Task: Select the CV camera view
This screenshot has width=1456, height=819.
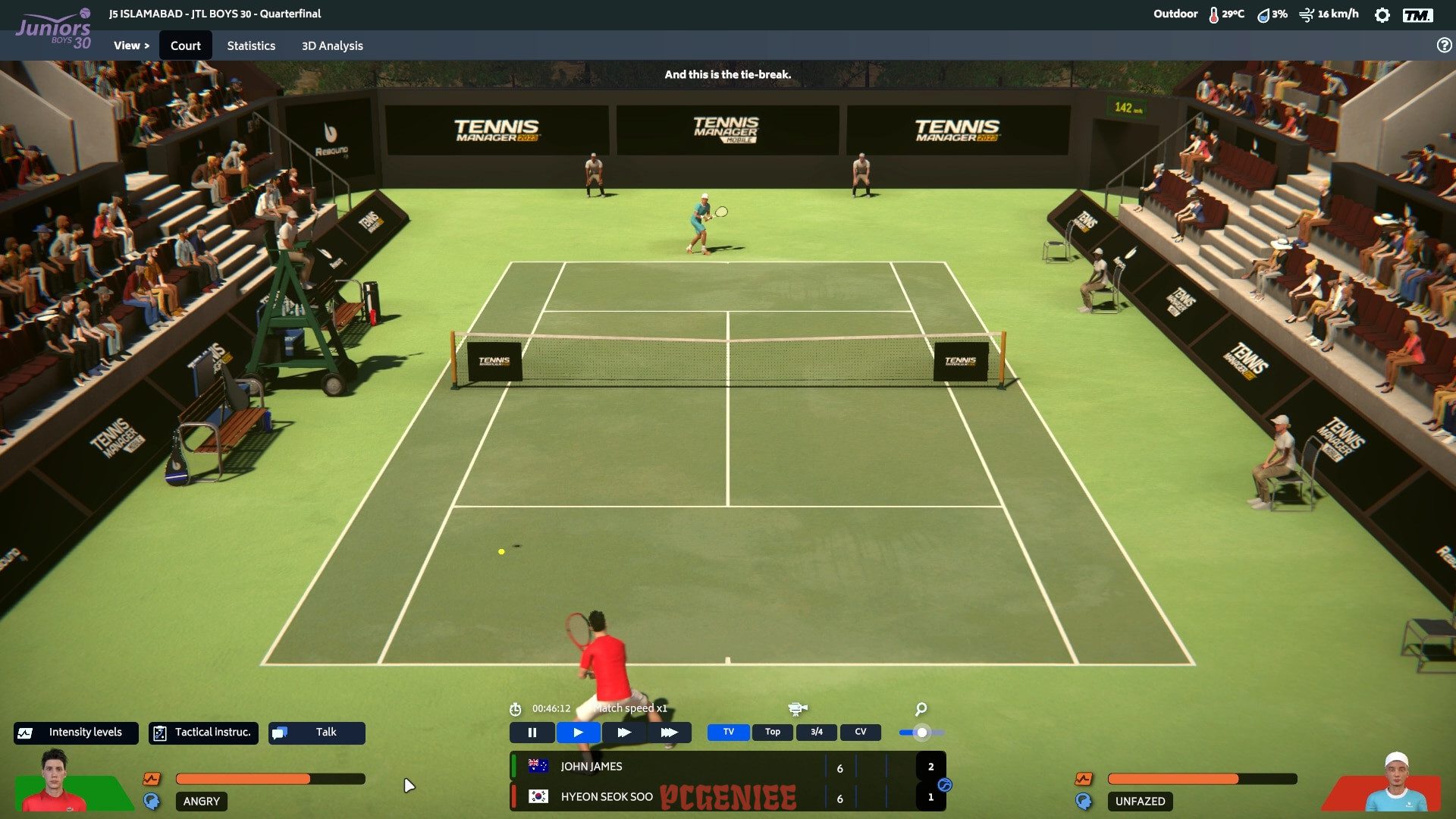Action: point(861,732)
